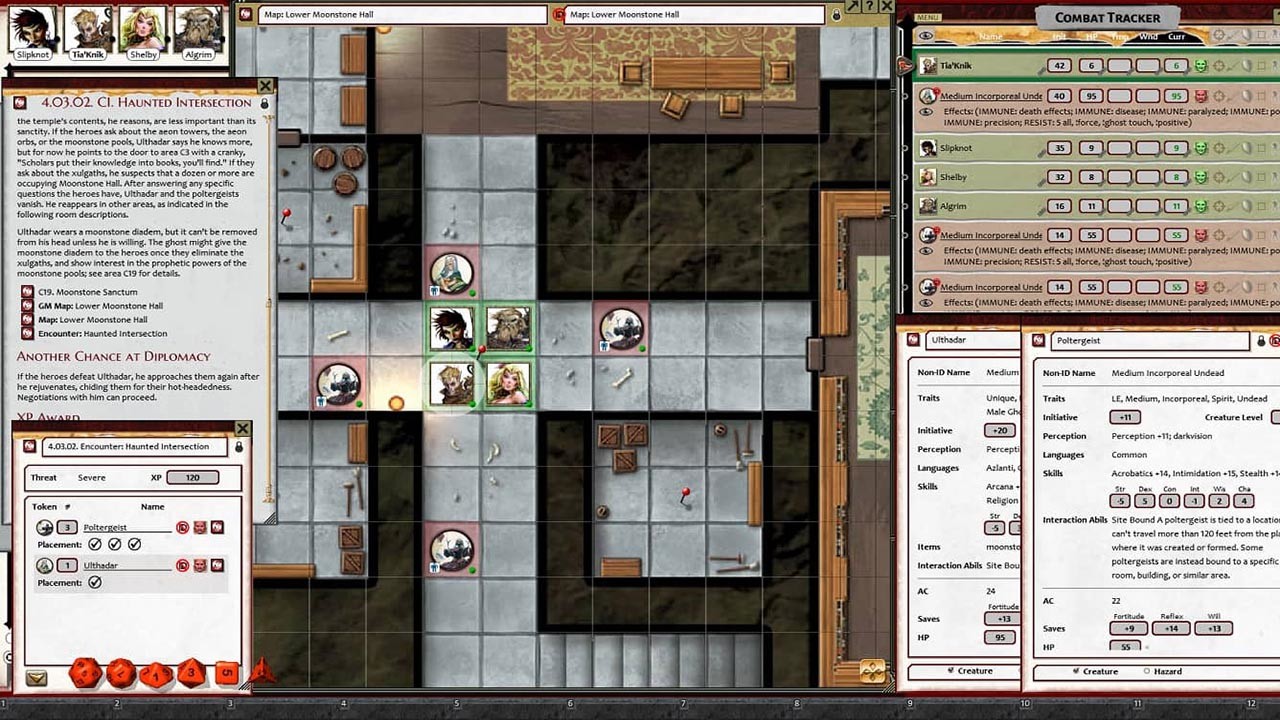Screen dimensions: 1280x720
Task: Click the eye icon in Combat Tracker header
Action: point(926,35)
